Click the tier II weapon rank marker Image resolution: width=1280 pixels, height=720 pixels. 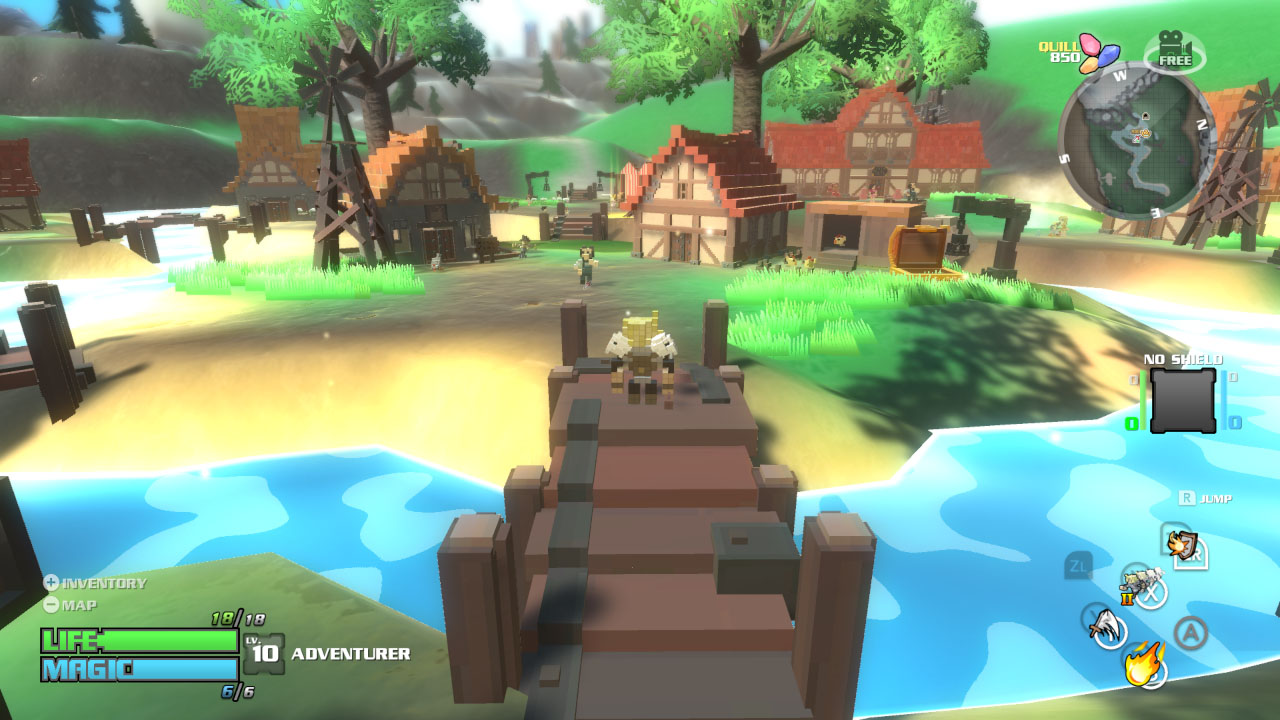(x=1127, y=599)
